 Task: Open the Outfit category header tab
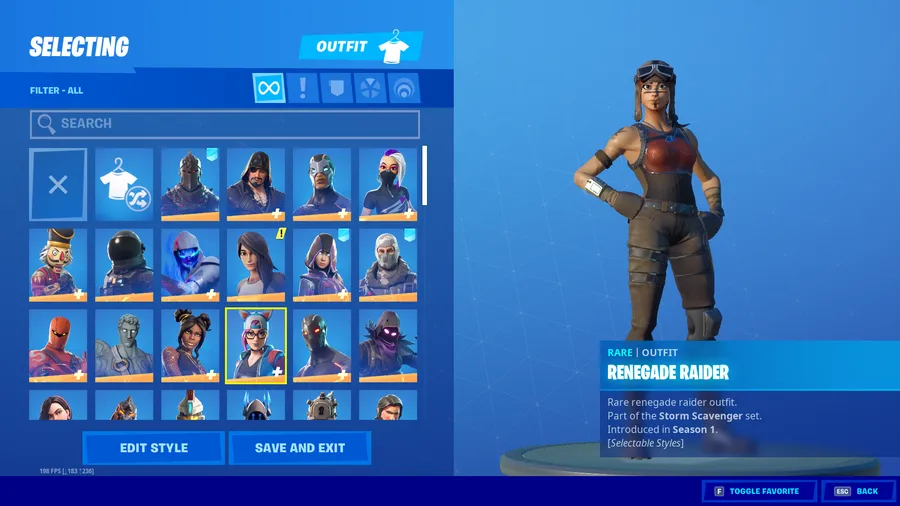point(361,47)
